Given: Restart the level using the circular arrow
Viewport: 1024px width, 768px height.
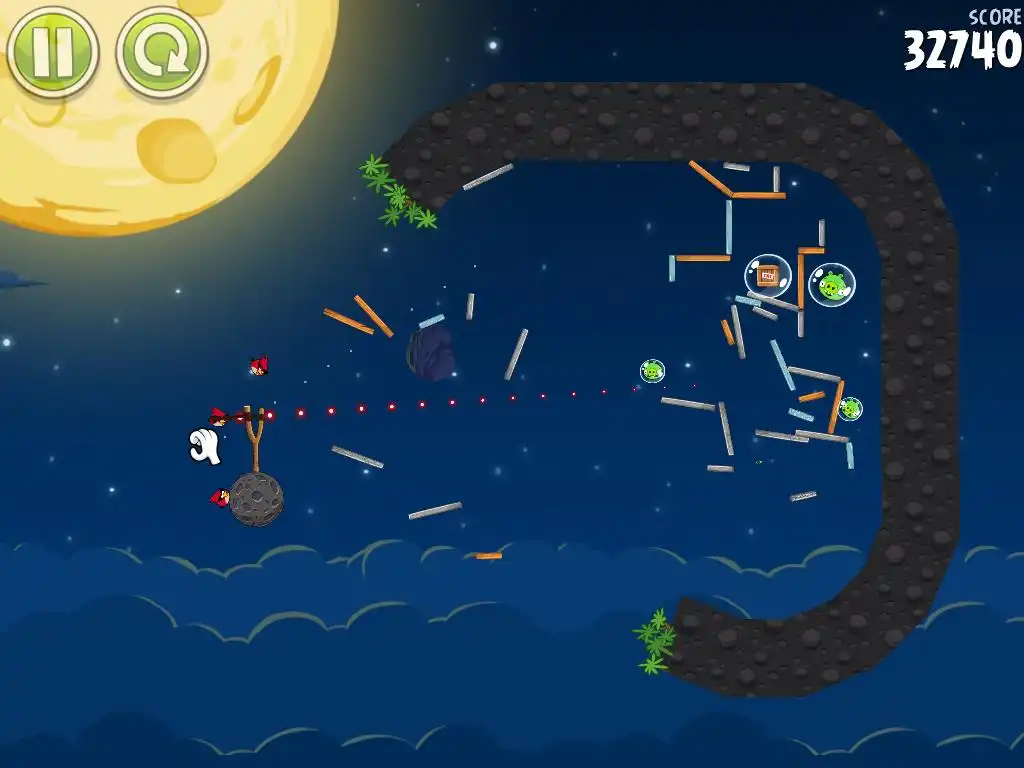Looking at the screenshot, I should pyautogui.click(x=162, y=52).
